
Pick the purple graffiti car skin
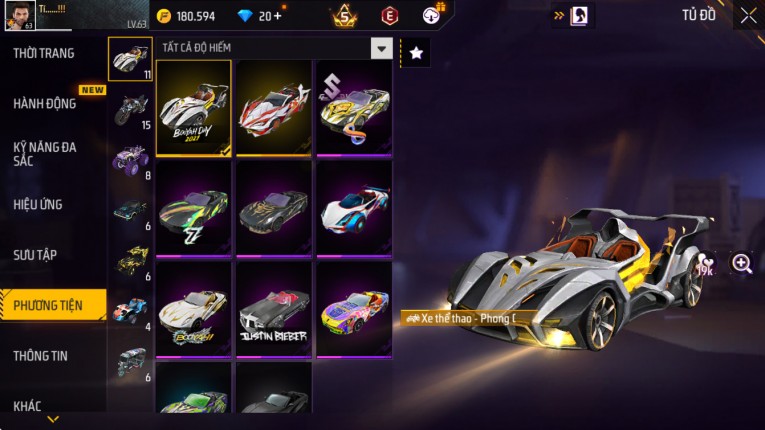point(354,309)
